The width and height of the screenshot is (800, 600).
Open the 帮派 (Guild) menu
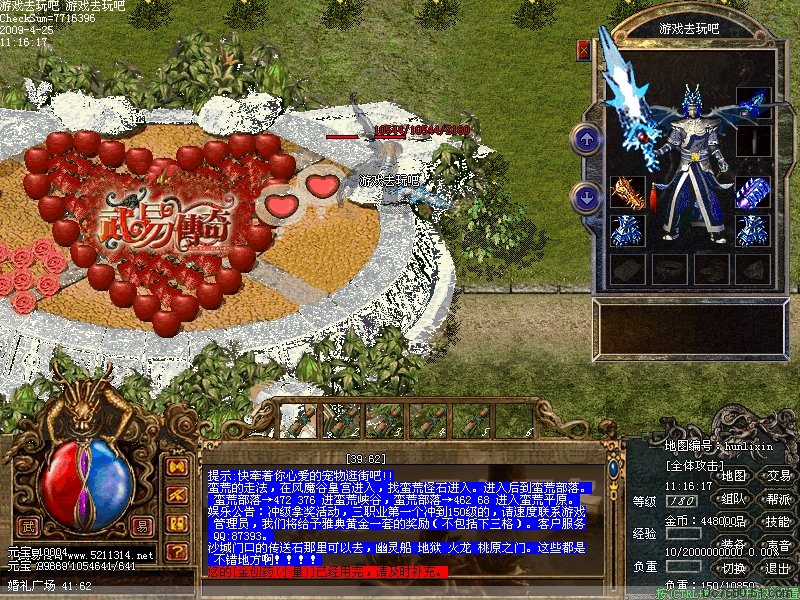(778, 499)
